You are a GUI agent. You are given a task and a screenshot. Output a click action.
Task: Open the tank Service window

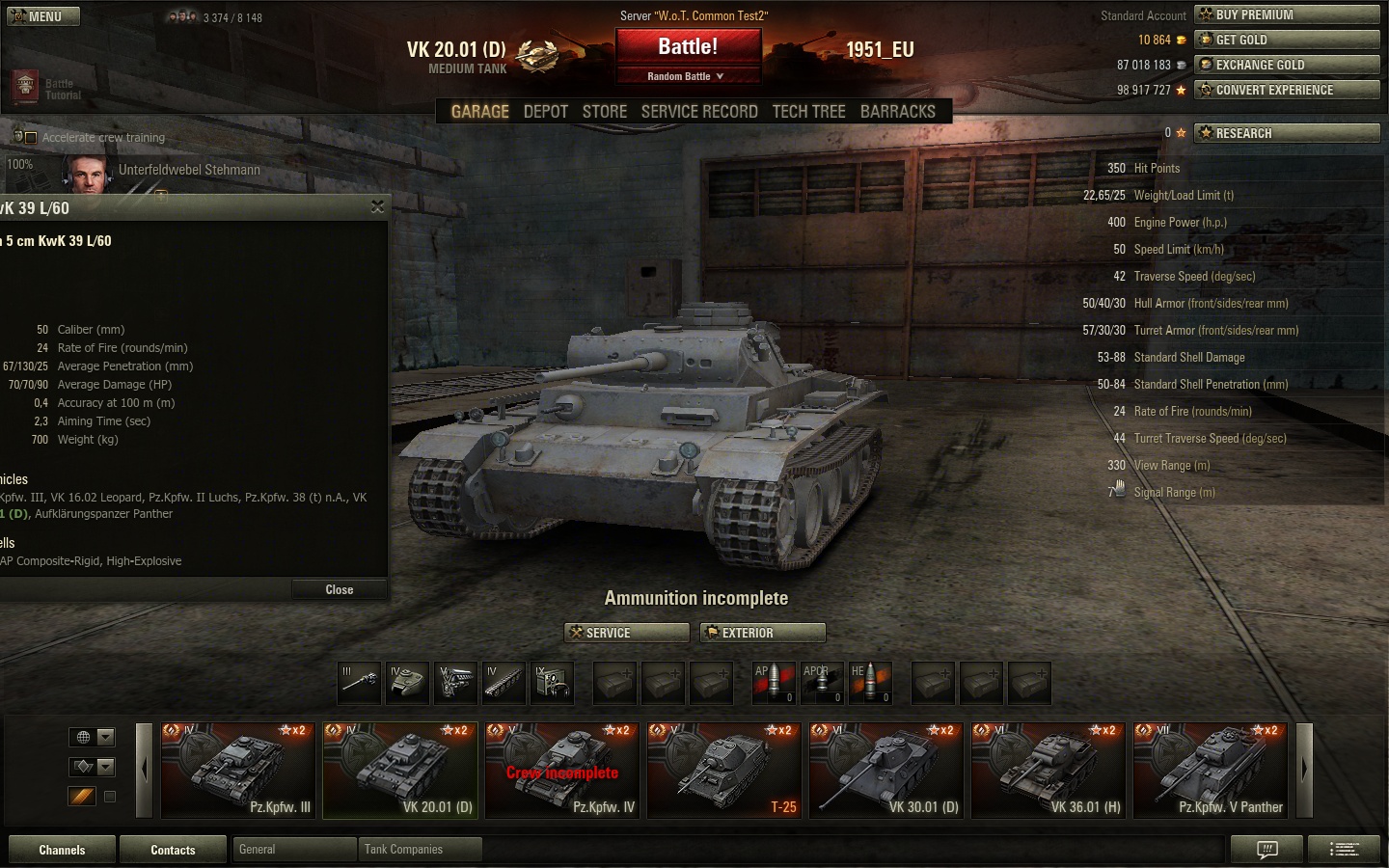(626, 633)
